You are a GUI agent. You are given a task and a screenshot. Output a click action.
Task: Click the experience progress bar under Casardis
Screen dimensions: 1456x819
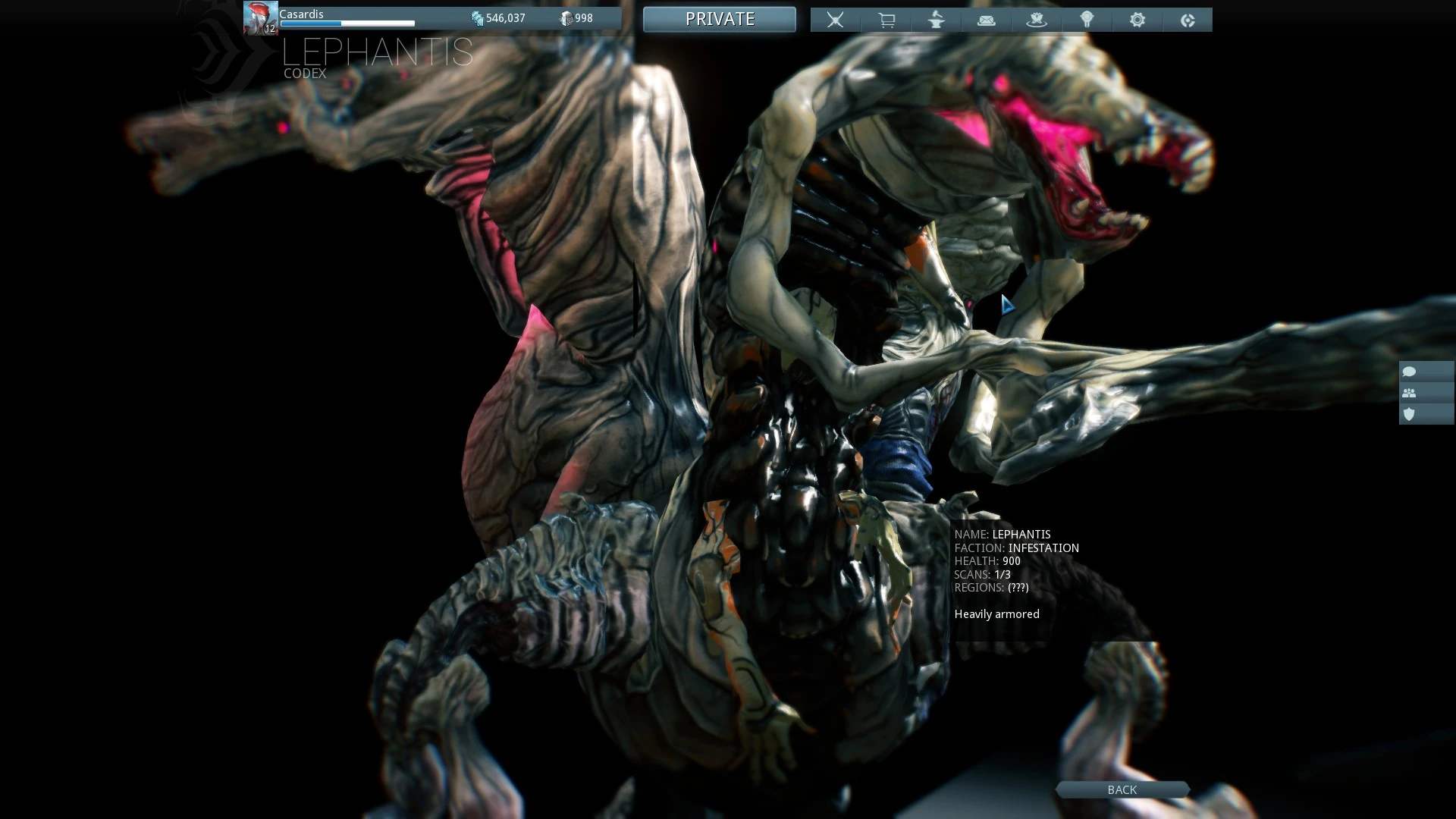[347, 24]
